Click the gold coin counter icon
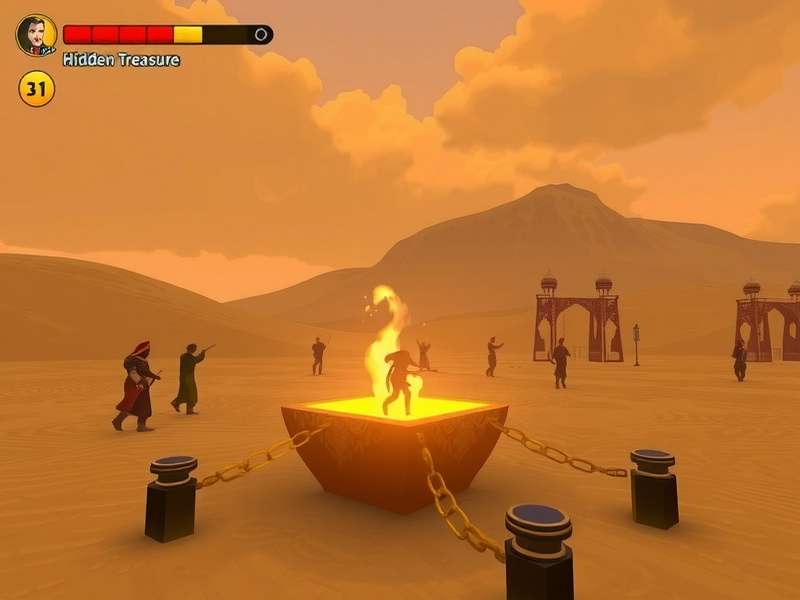 [x=36, y=89]
